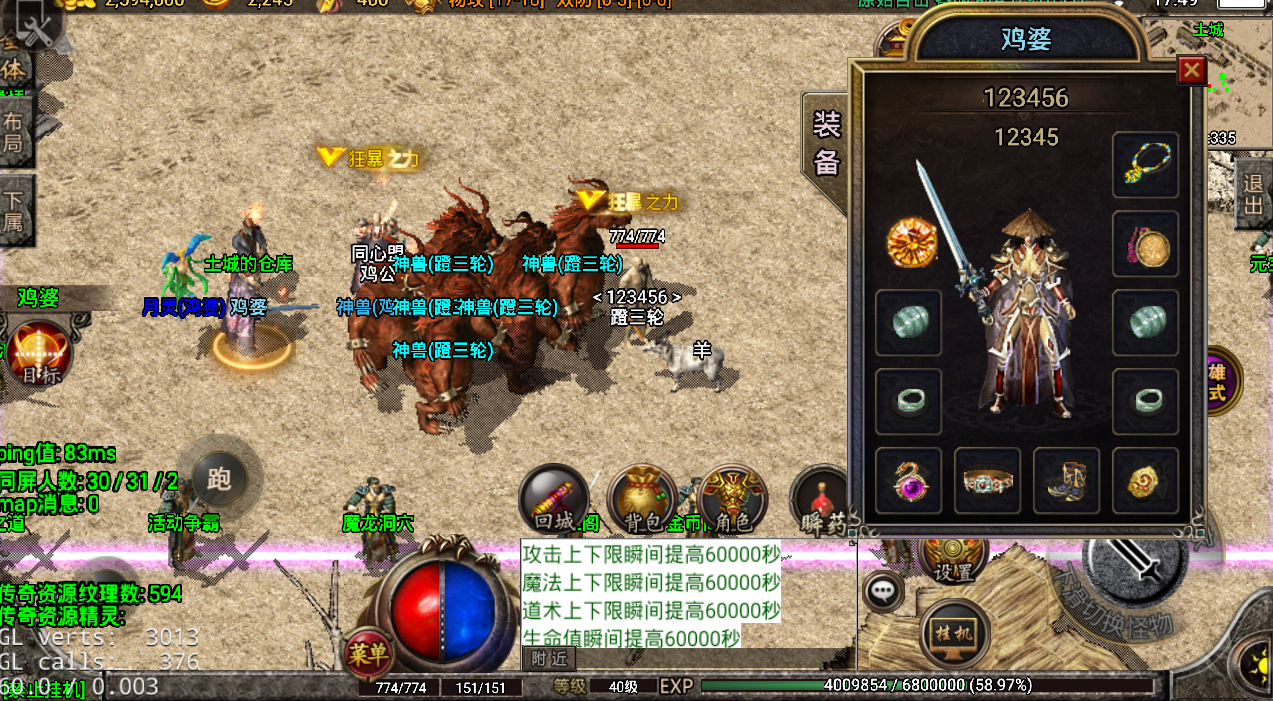Switch to the 装备 tab
The width and height of the screenshot is (1273, 701).
(x=827, y=143)
